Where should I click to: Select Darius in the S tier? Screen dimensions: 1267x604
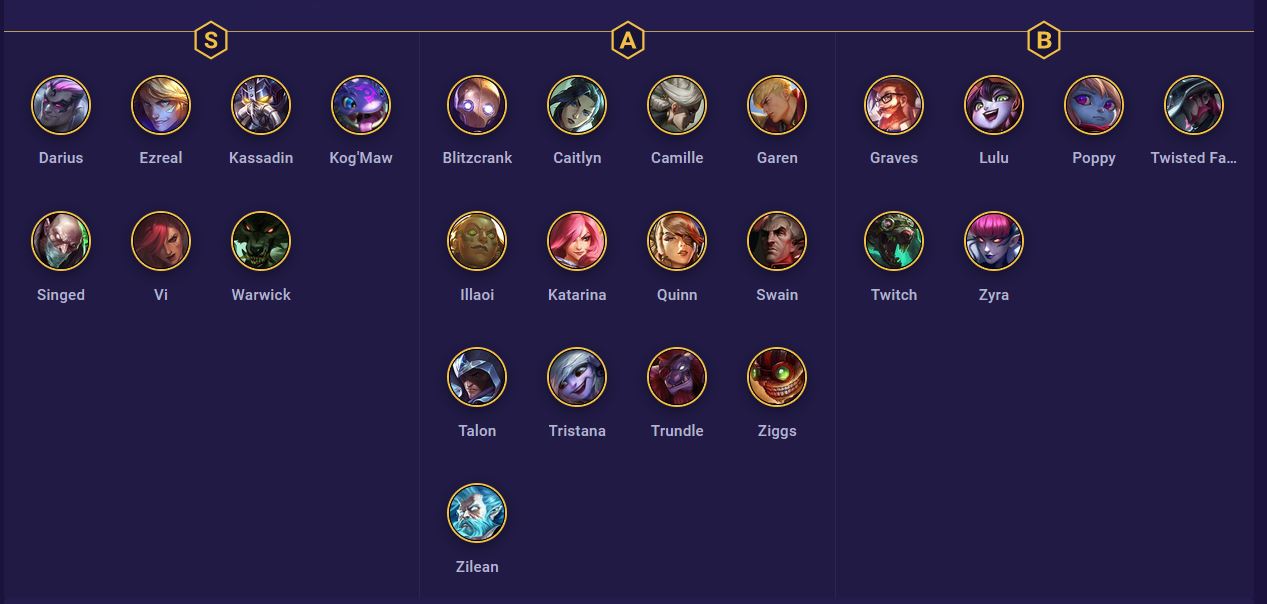[x=61, y=105]
